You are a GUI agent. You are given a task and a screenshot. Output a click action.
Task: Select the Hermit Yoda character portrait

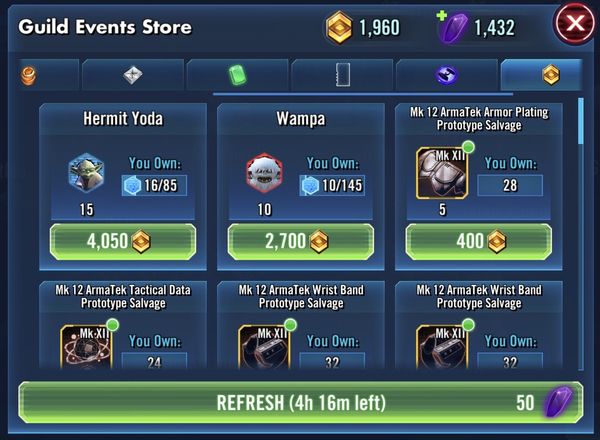coord(86,173)
